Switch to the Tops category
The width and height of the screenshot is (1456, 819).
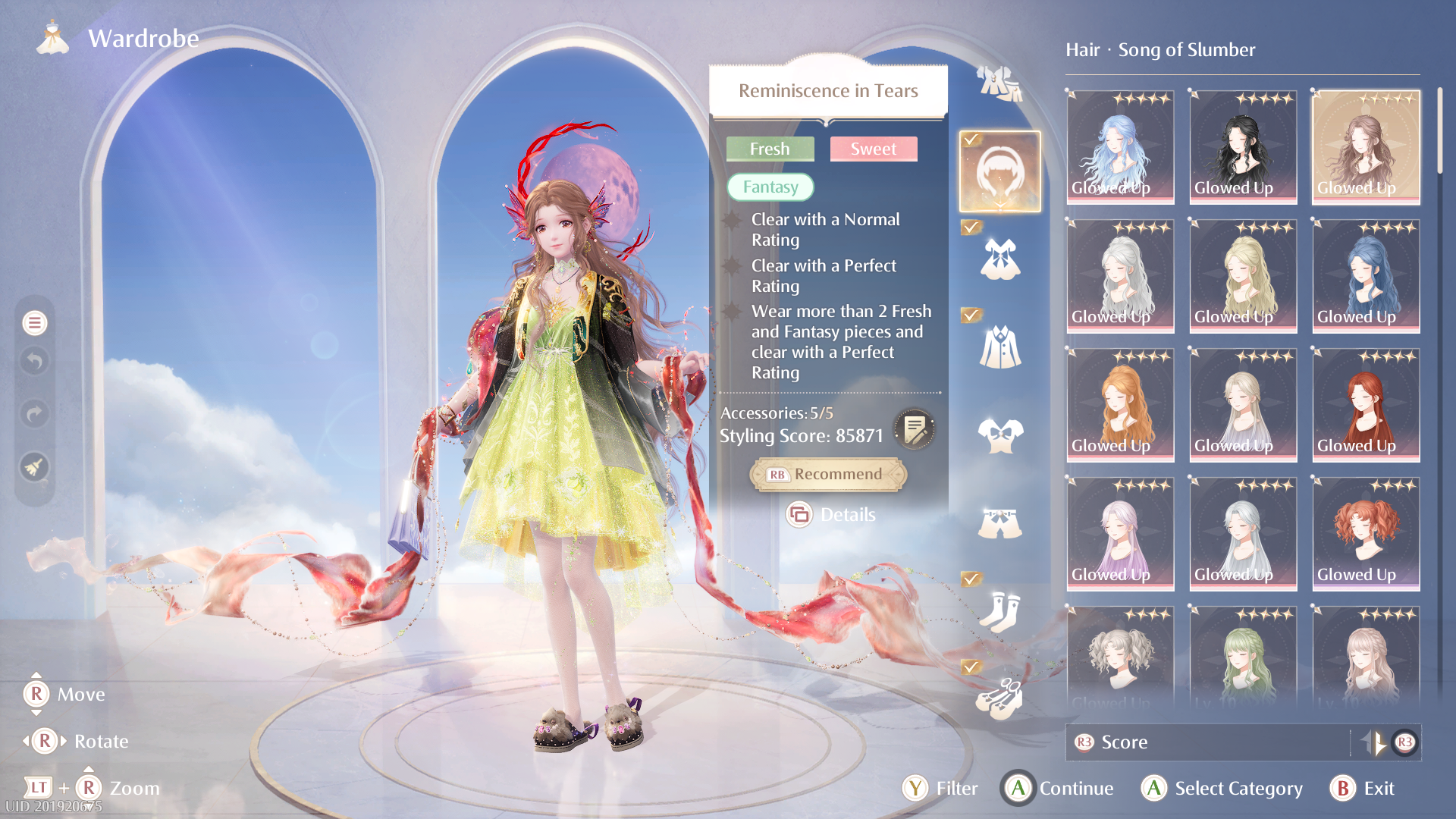tap(999, 435)
